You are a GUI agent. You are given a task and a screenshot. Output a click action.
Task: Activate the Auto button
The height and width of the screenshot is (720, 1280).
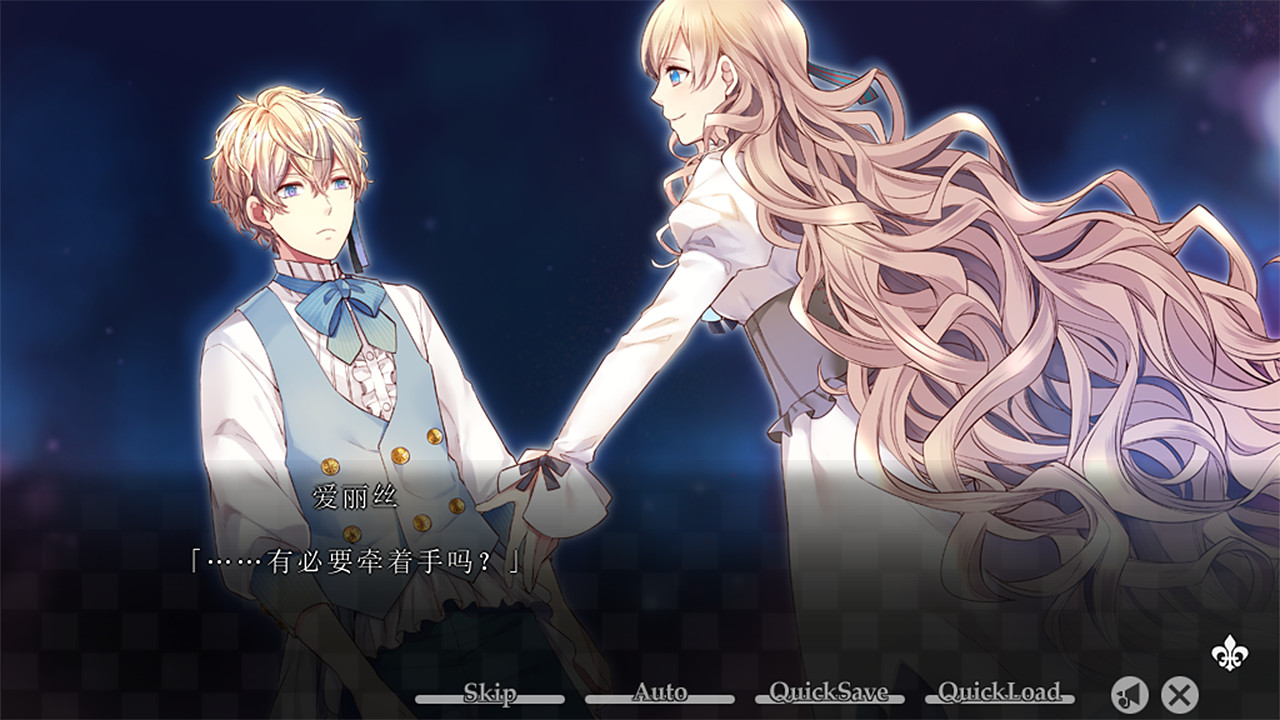[660, 691]
